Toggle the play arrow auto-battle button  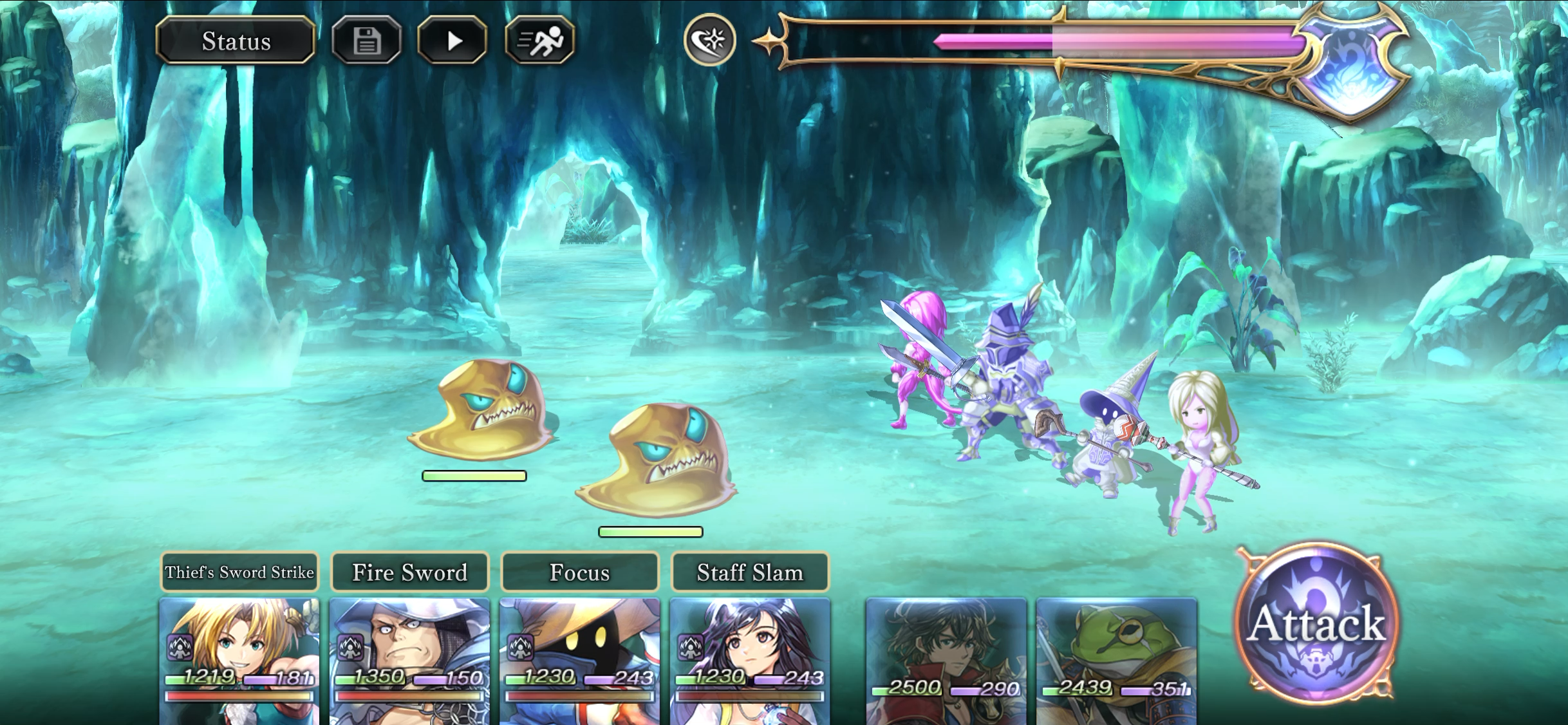(453, 41)
